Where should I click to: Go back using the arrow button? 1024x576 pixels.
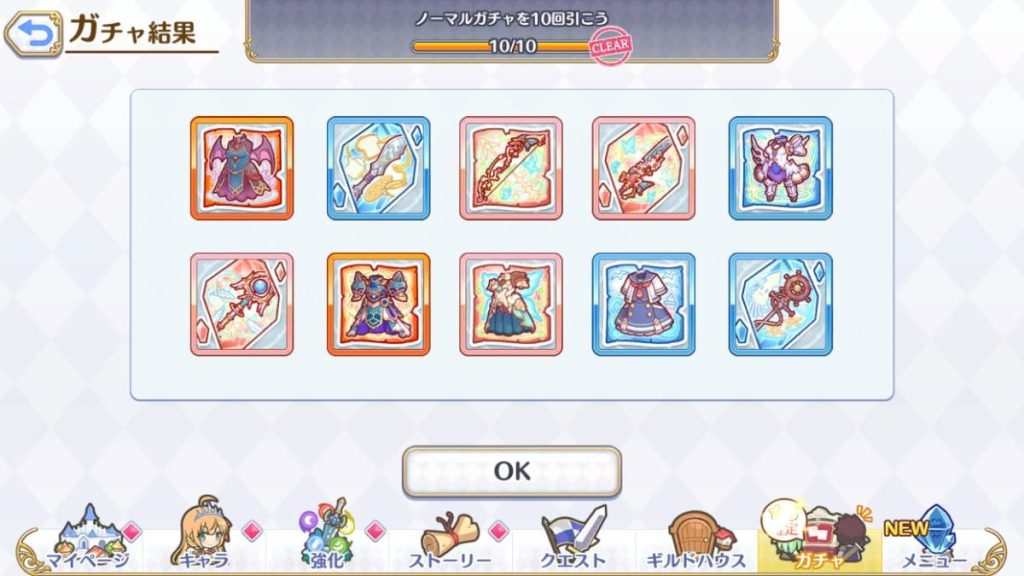[x=32, y=34]
